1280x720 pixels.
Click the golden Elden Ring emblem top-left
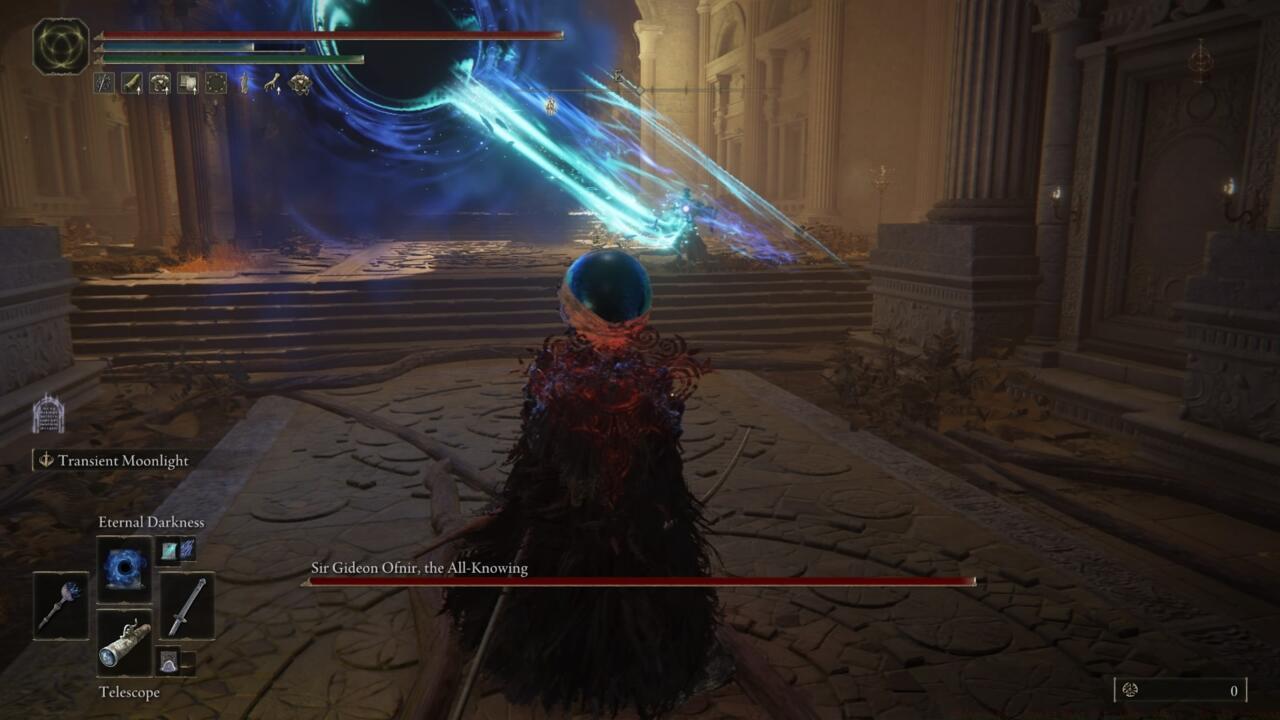coord(58,45)
